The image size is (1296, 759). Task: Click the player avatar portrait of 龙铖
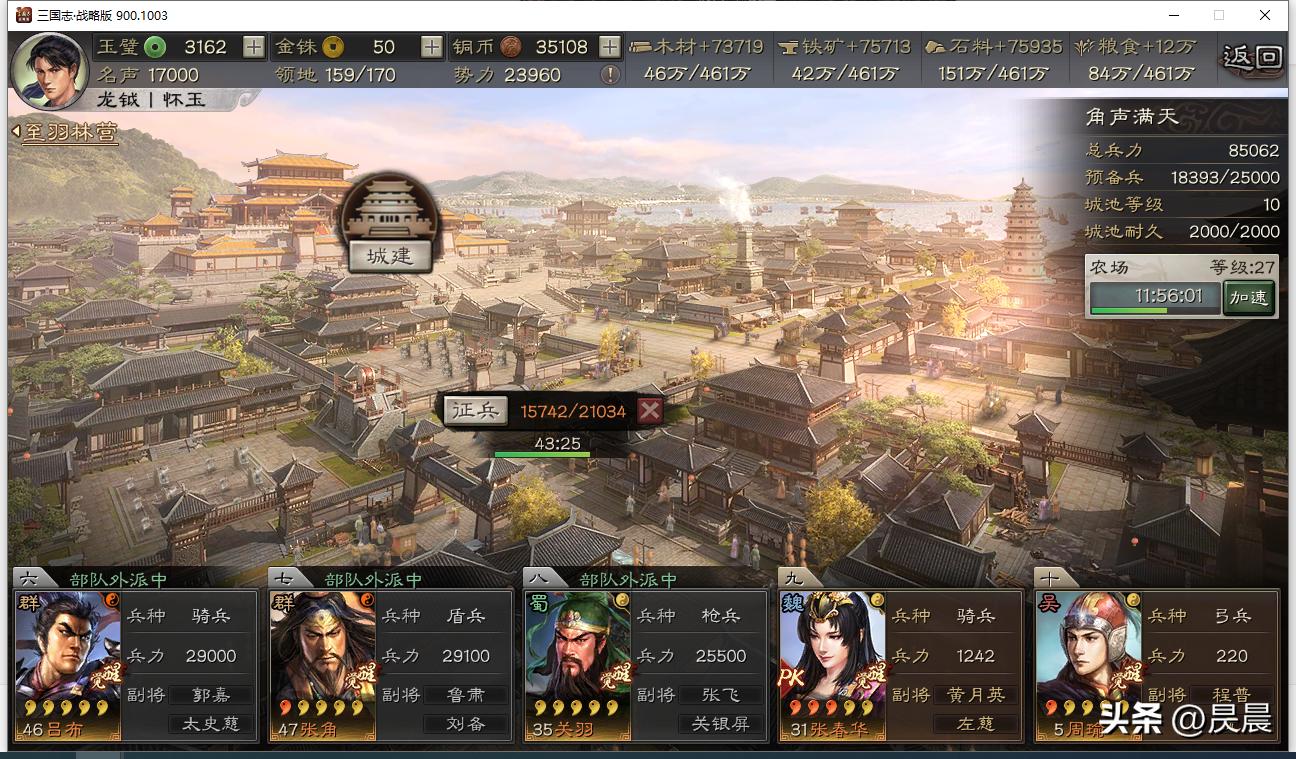(50, 68)
